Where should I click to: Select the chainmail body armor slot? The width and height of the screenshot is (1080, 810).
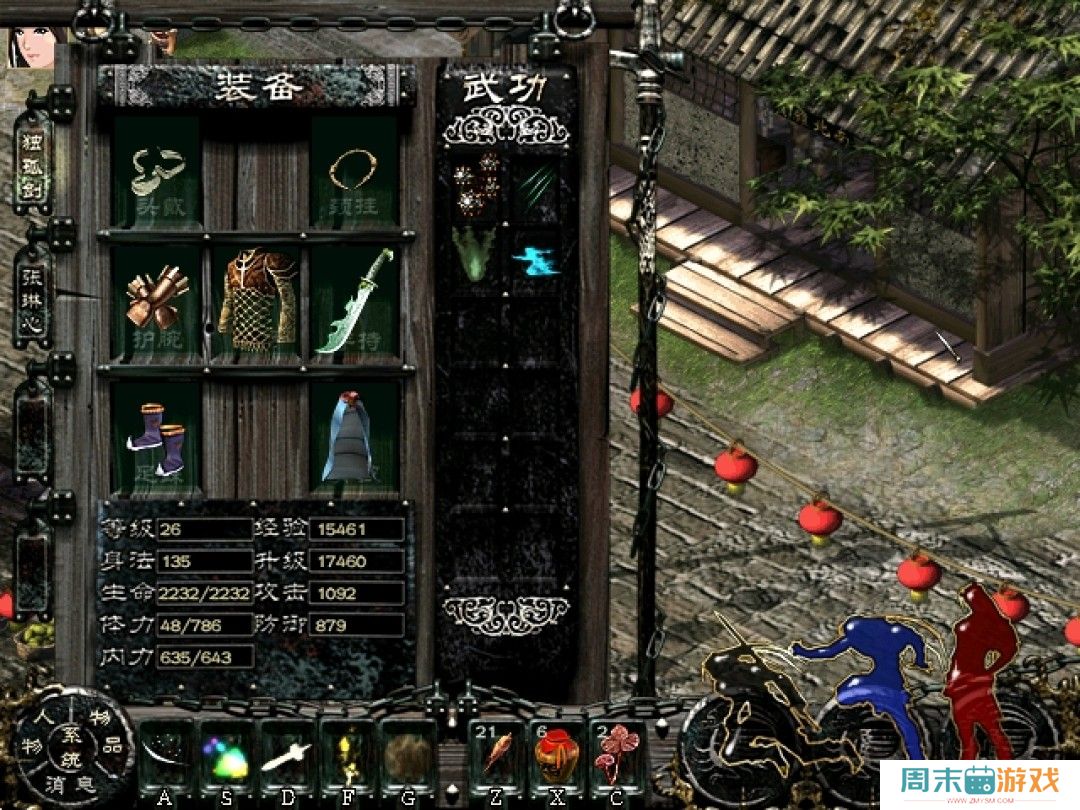click(x=257, y=300)
